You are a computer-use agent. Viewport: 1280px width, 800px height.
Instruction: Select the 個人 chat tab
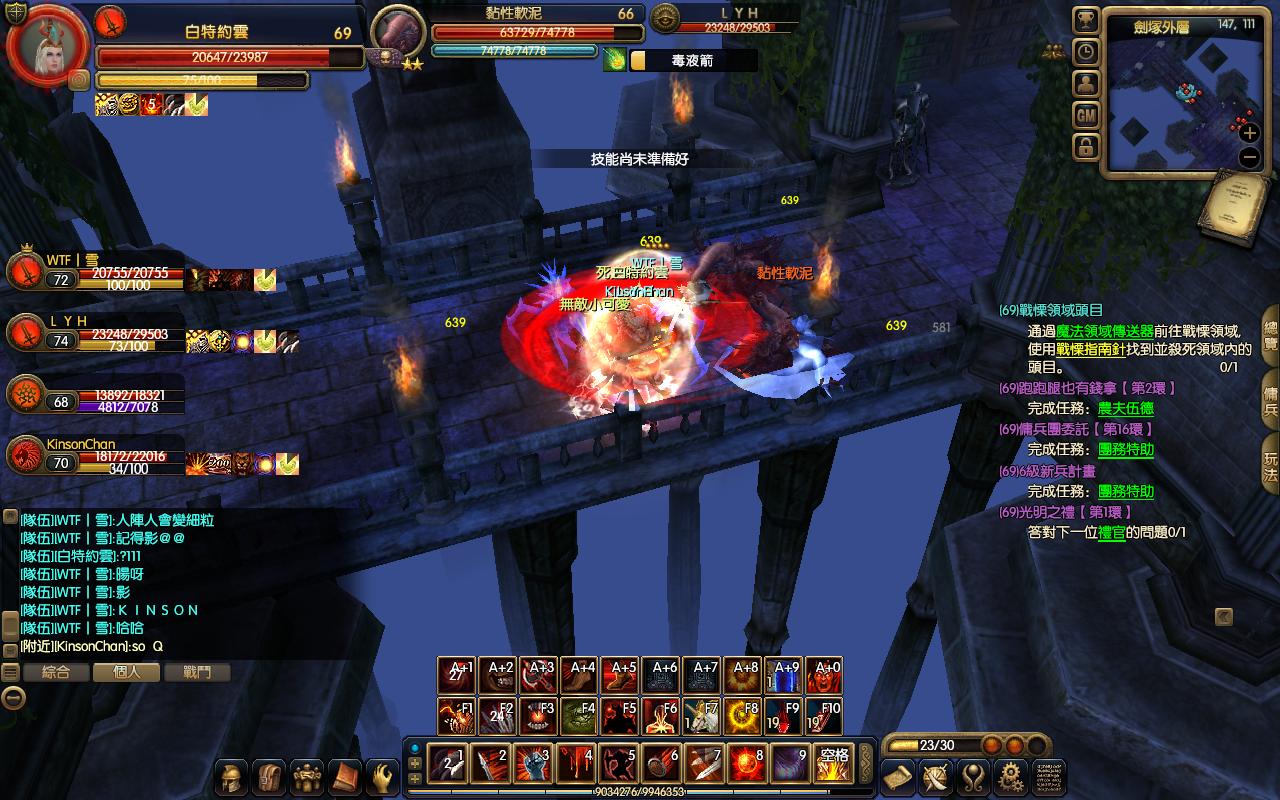coord(127,672)
